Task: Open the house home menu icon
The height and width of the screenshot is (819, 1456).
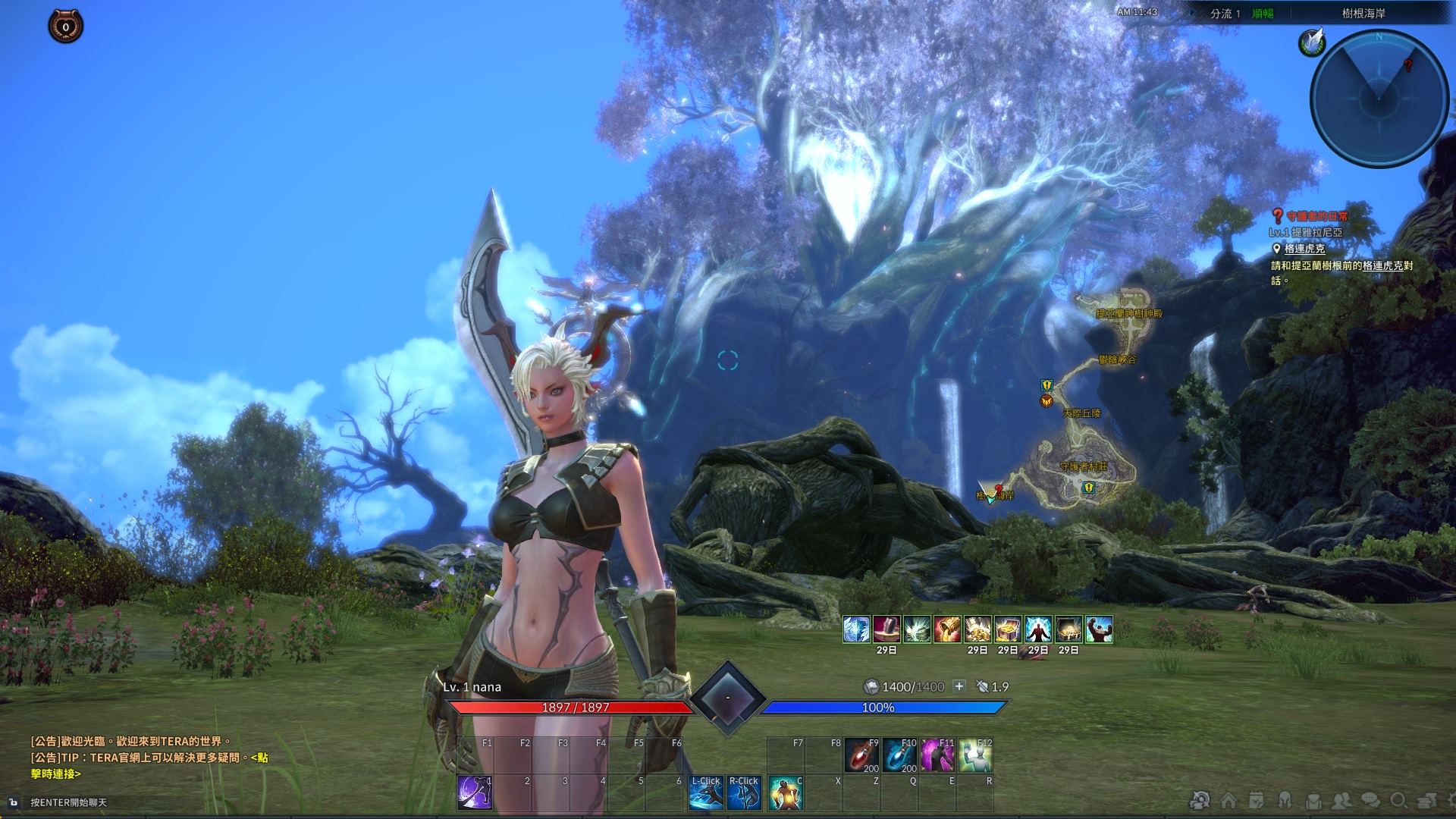Action: coord(1228,801)
